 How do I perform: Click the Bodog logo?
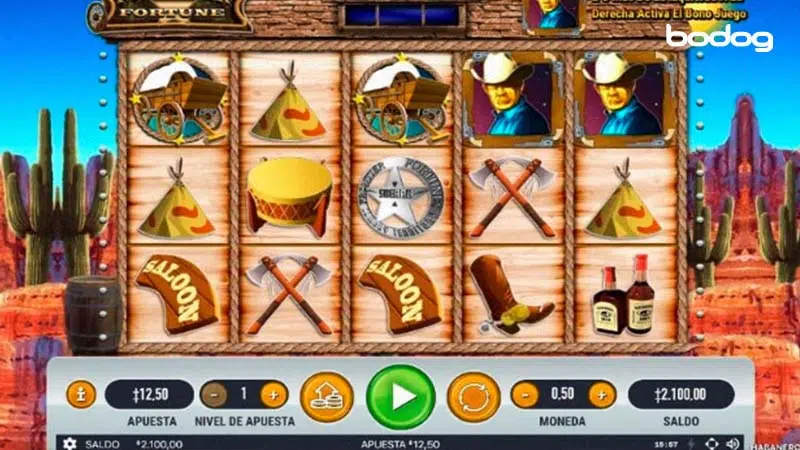(719, 39)
